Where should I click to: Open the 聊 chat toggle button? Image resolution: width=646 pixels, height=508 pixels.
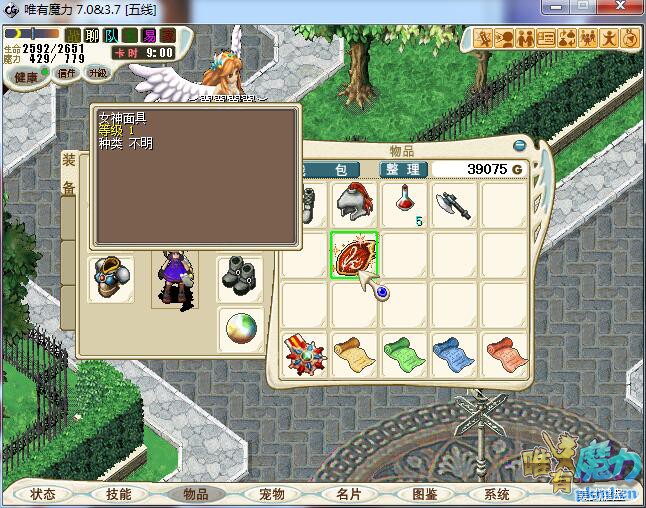click(92, 36)
